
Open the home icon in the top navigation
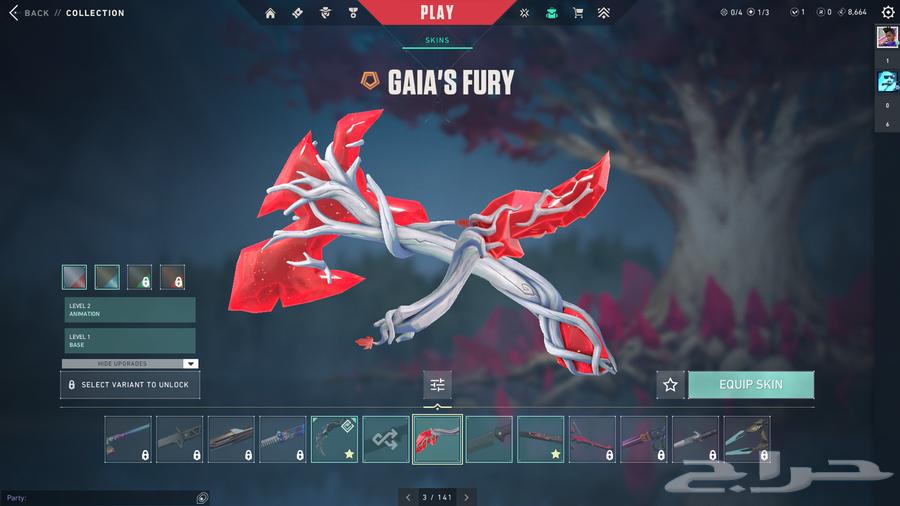pyautogui.click(x=270, y=13)
